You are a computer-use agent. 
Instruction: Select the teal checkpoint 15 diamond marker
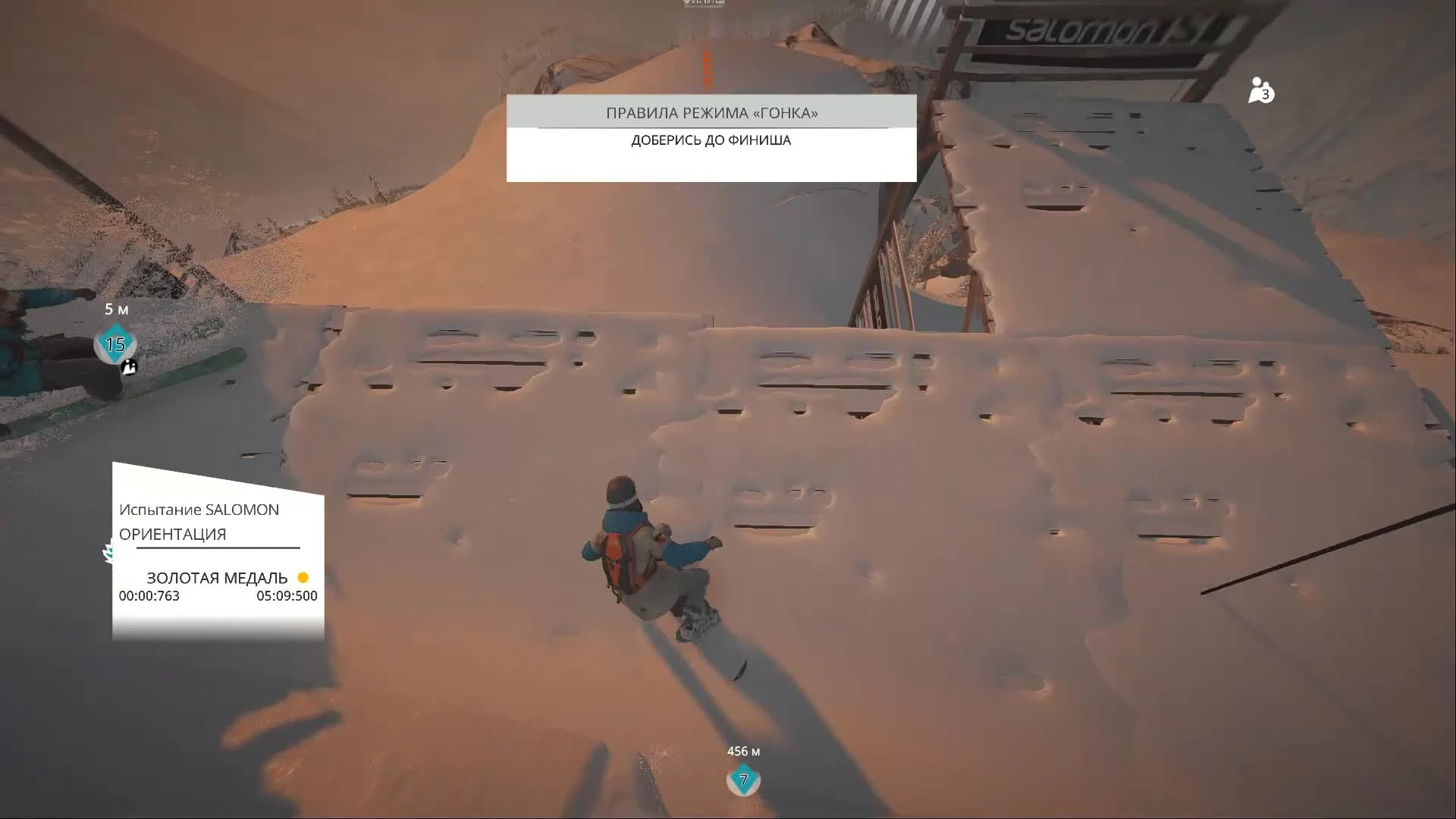tap(115, 344)
